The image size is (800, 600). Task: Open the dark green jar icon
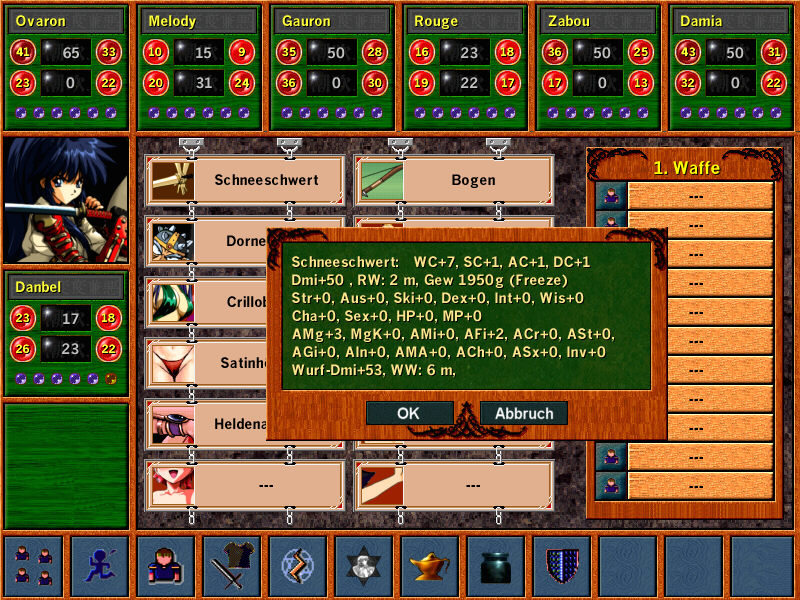[x=496, y=566]
